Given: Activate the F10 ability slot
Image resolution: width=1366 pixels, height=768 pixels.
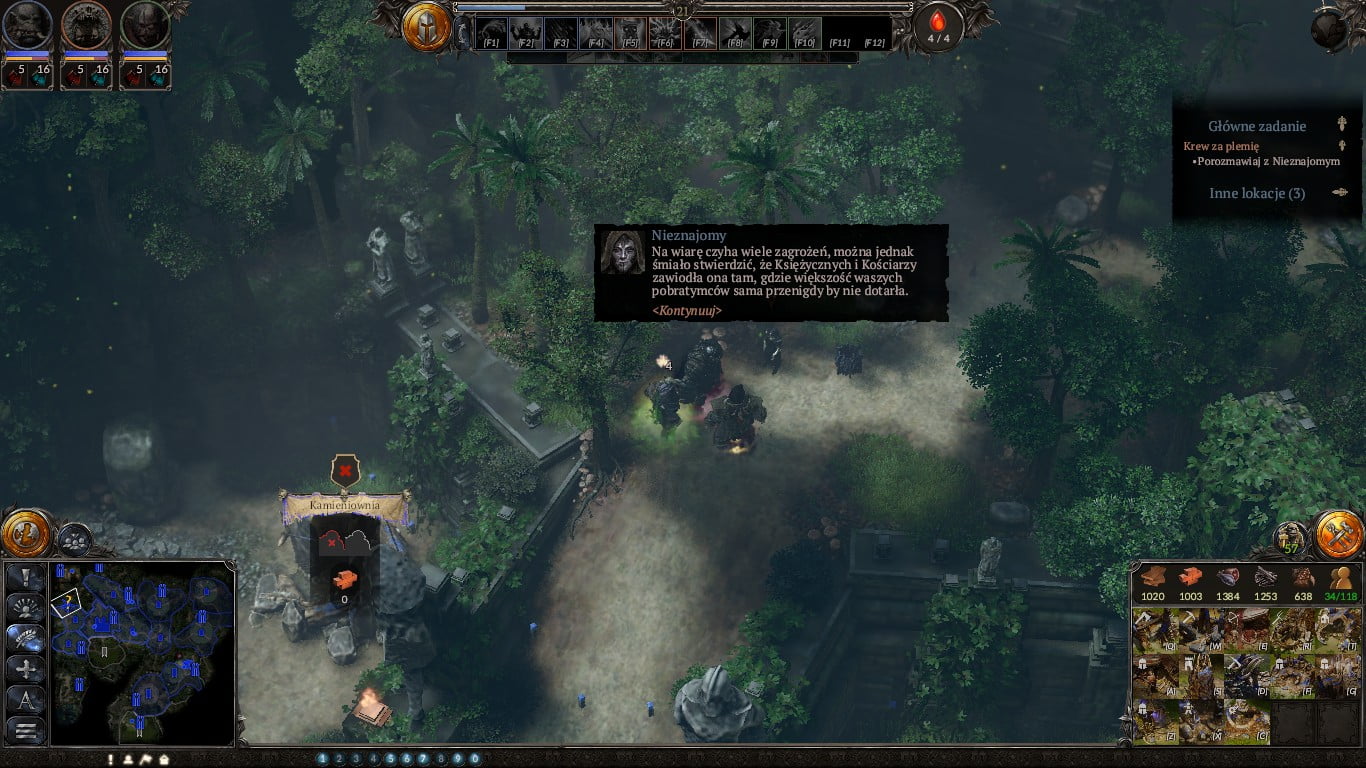Looking at the screenshot, I should point(804,33).
